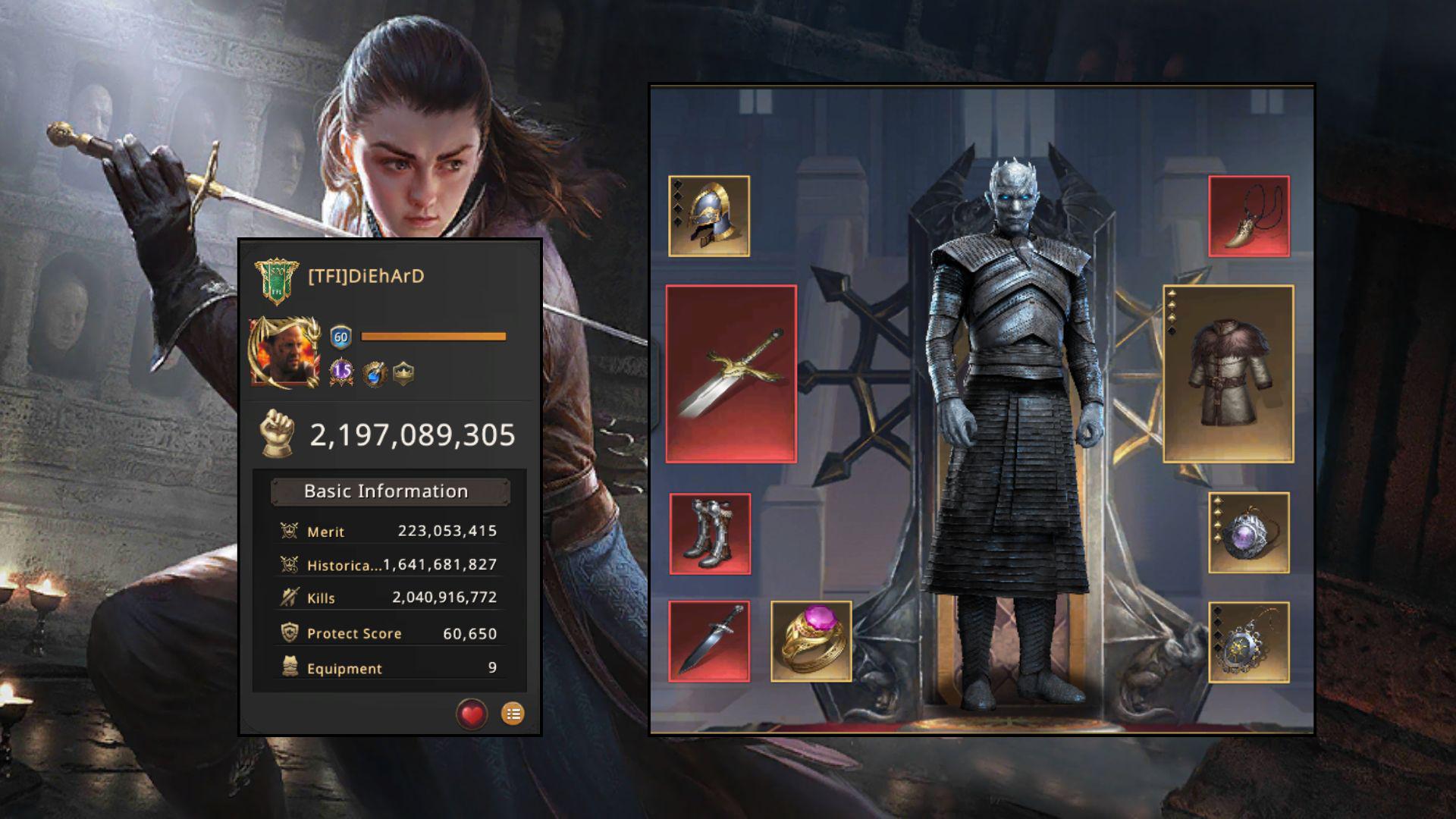Select the purple level 15 badge

coord(342,372)
